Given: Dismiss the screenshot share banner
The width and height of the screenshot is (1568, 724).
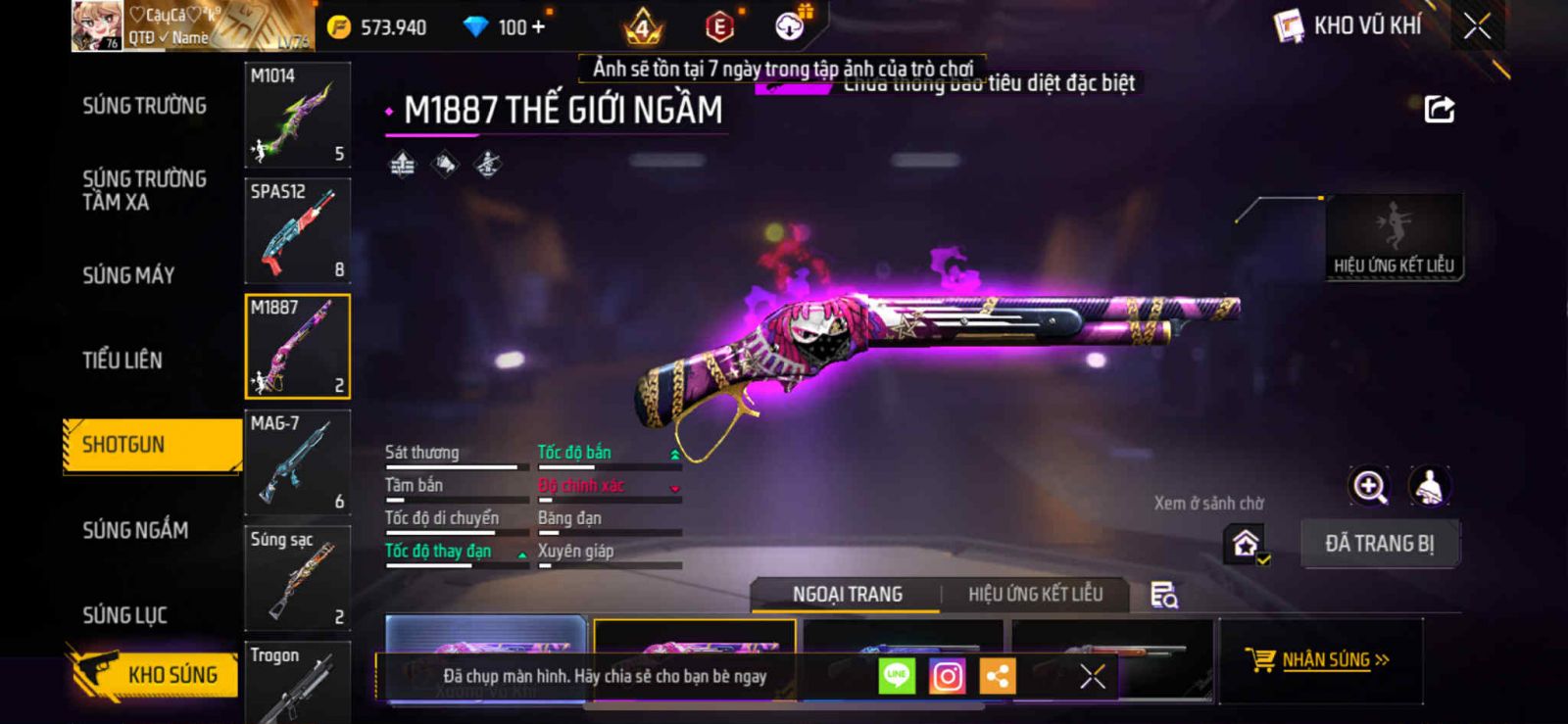Looking at the screenshot, I should coord(1093,676).
